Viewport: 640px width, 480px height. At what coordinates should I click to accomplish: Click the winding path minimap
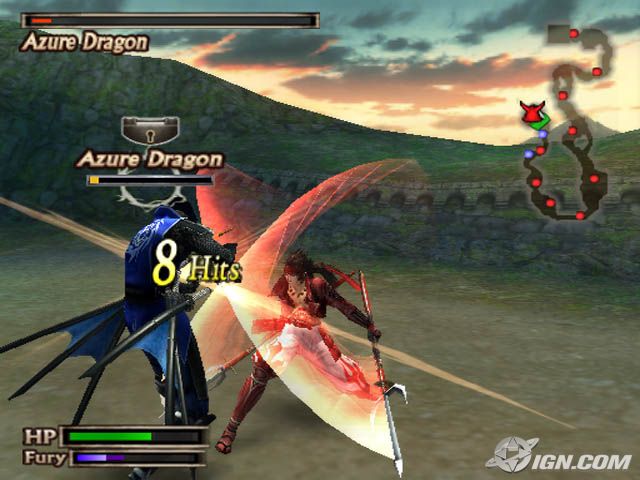coord(569,125)
